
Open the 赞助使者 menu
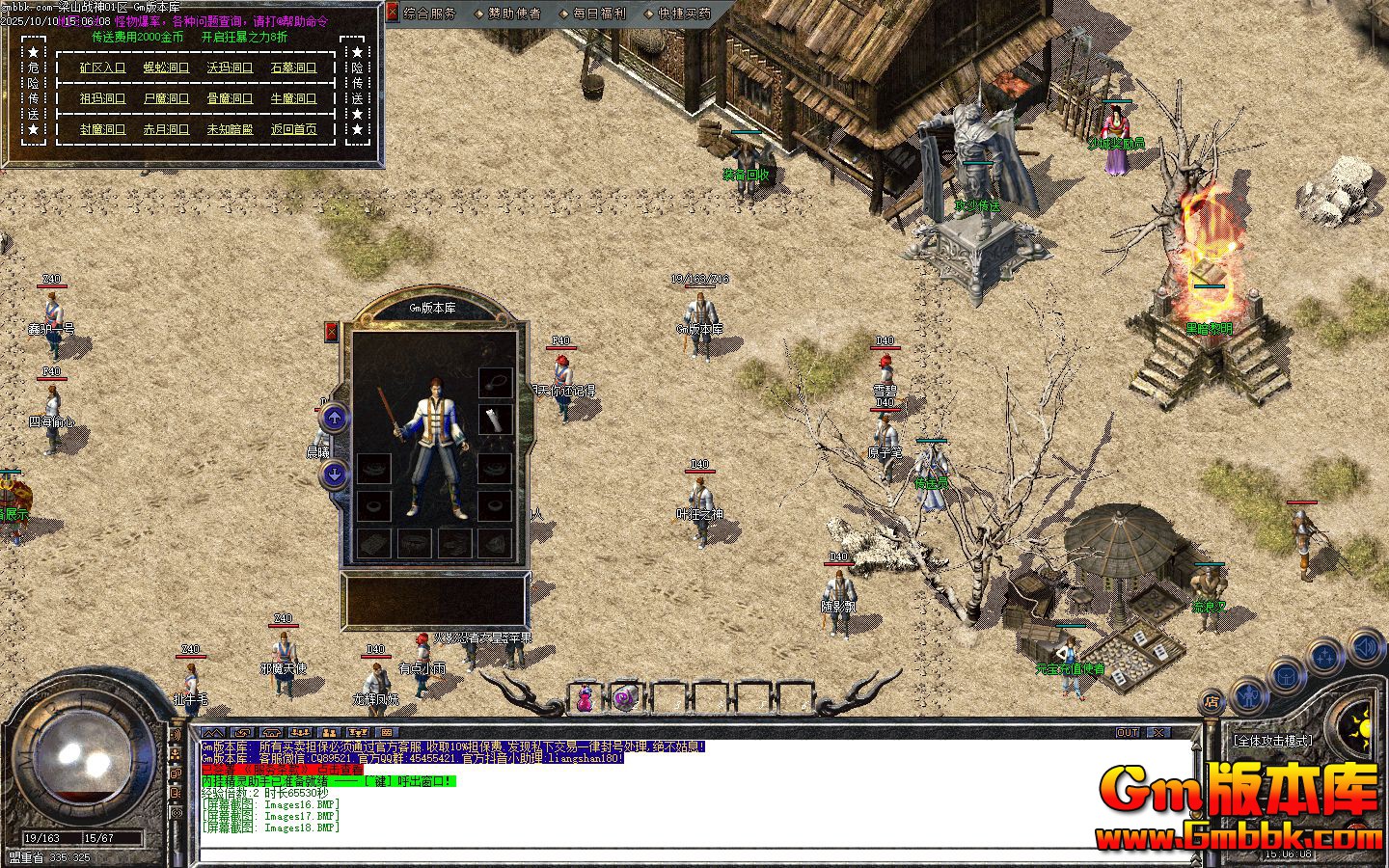[x=513, y=14]
